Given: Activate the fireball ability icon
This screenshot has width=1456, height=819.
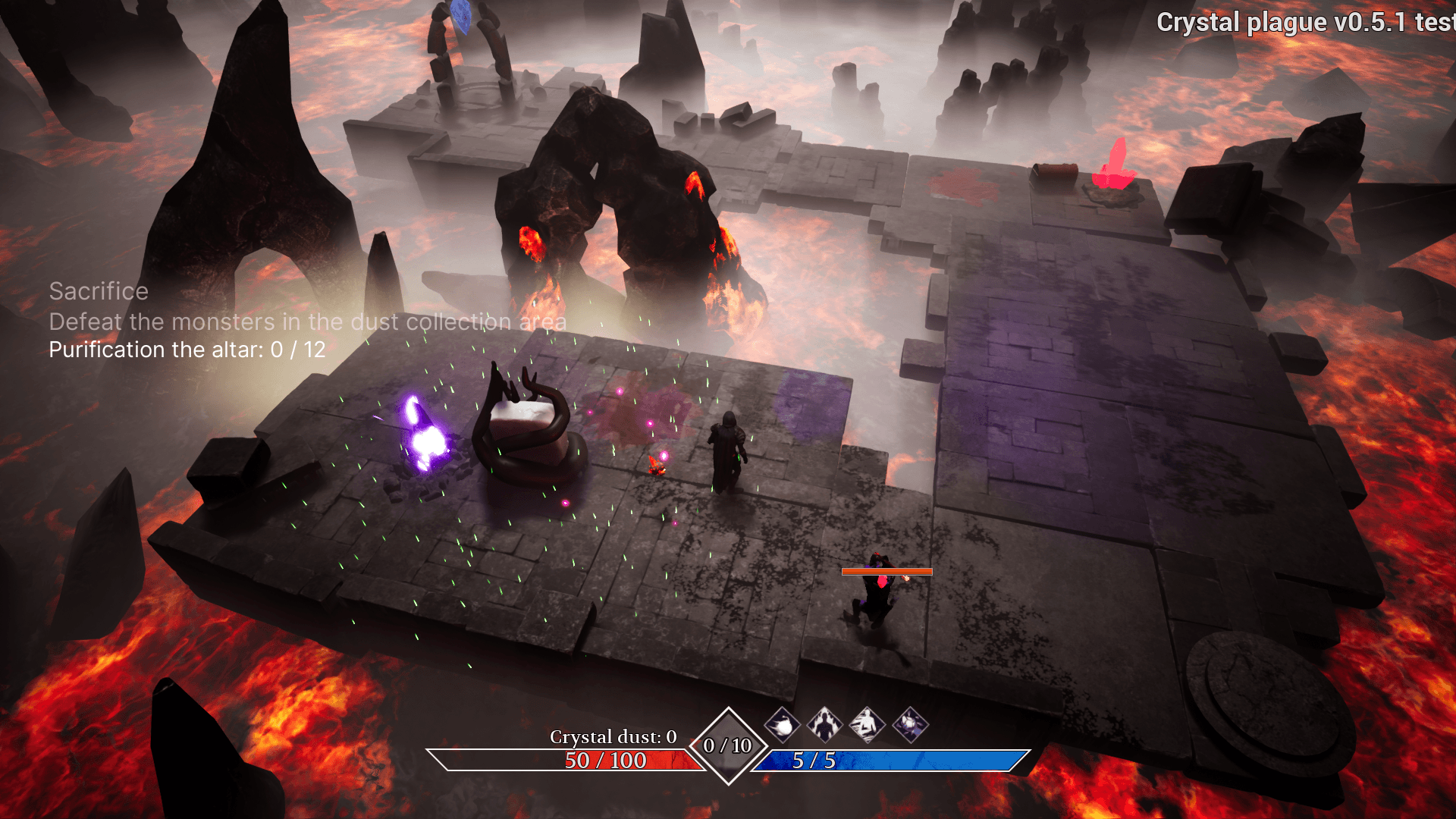Looking at the screenshot, I should pyautogui.click(x=782, y=725).
